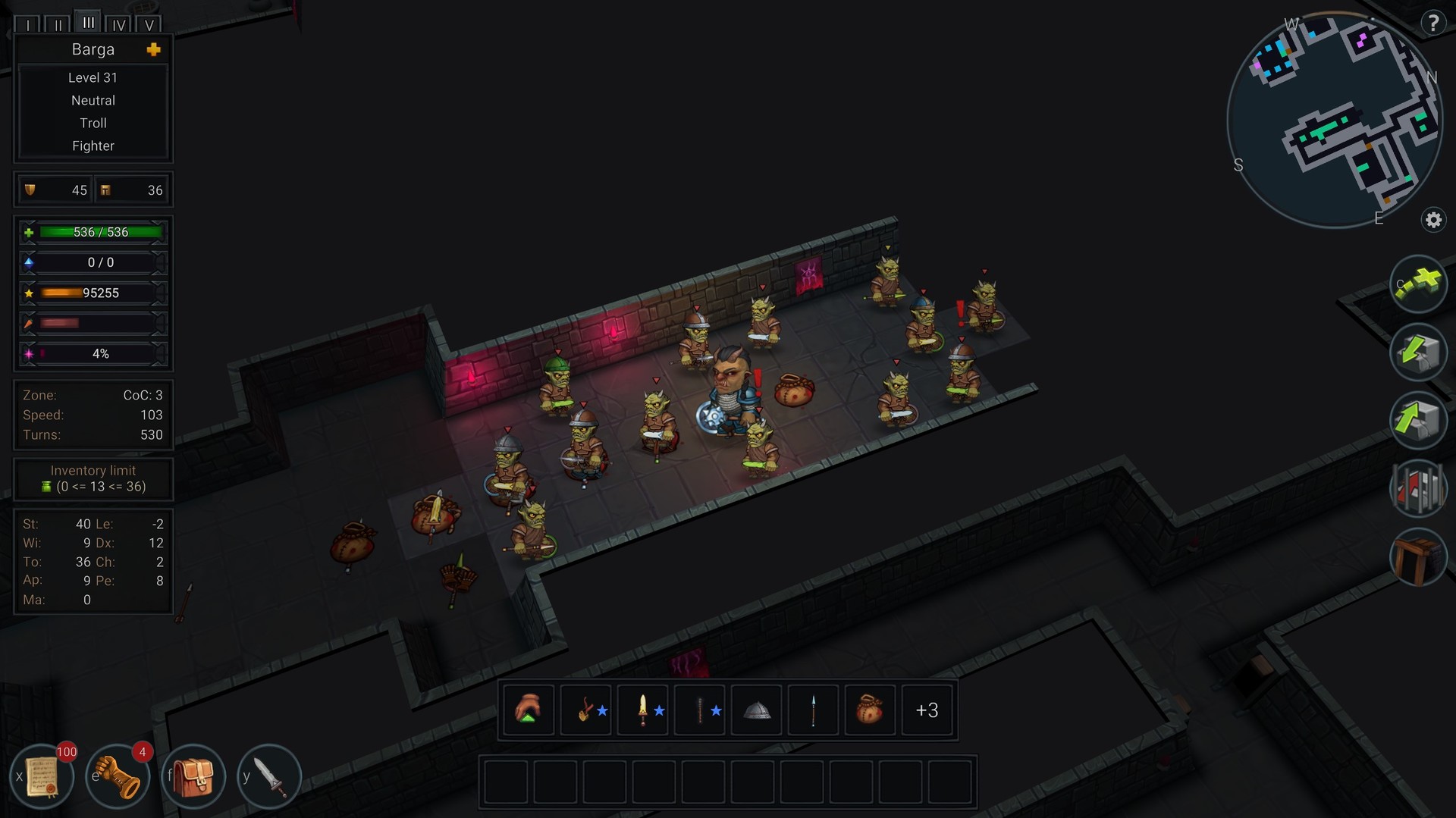
Task: Click the mine entrance door icon
Action: (x=1419, y=557)
